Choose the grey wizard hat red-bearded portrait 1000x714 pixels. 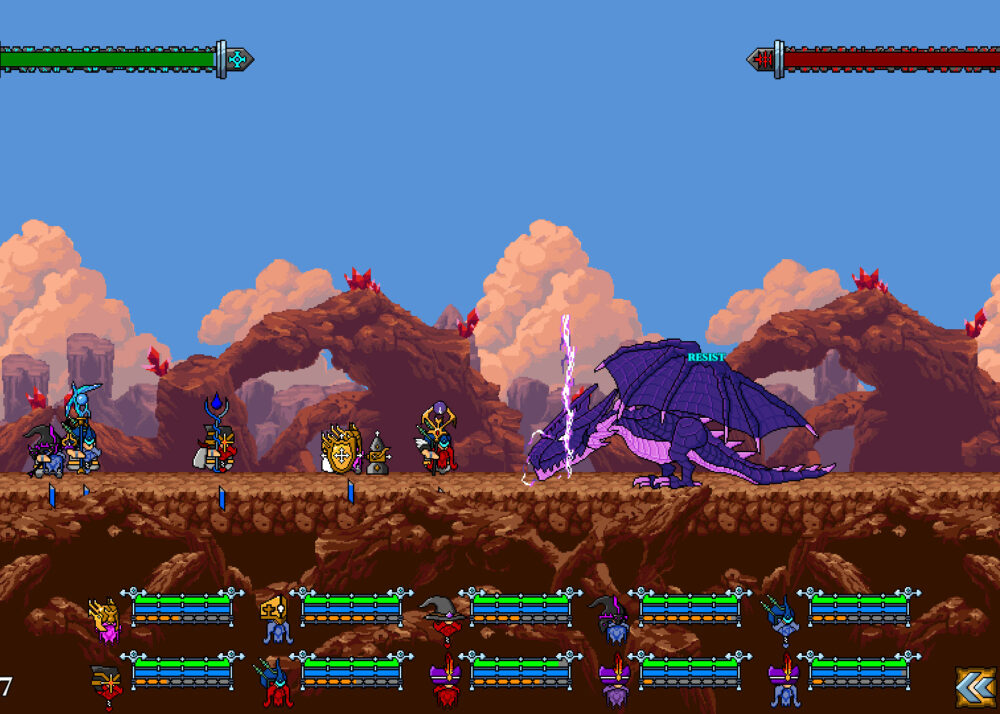[443, 617]
